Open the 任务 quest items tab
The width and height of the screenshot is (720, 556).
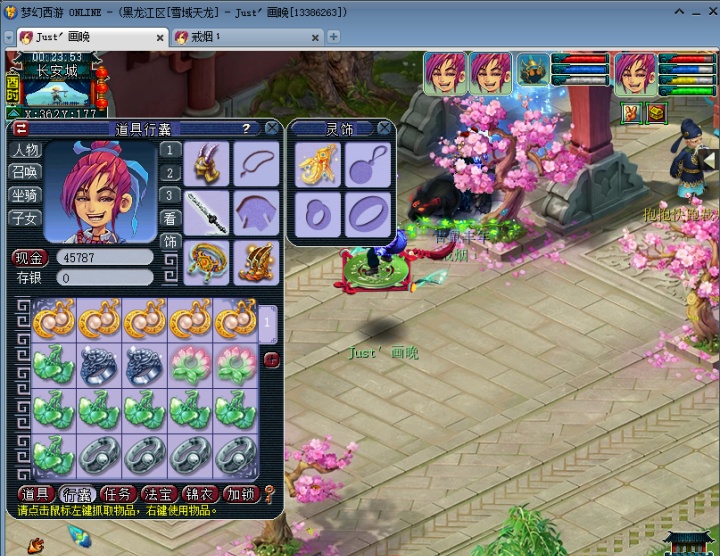(119, 494)
